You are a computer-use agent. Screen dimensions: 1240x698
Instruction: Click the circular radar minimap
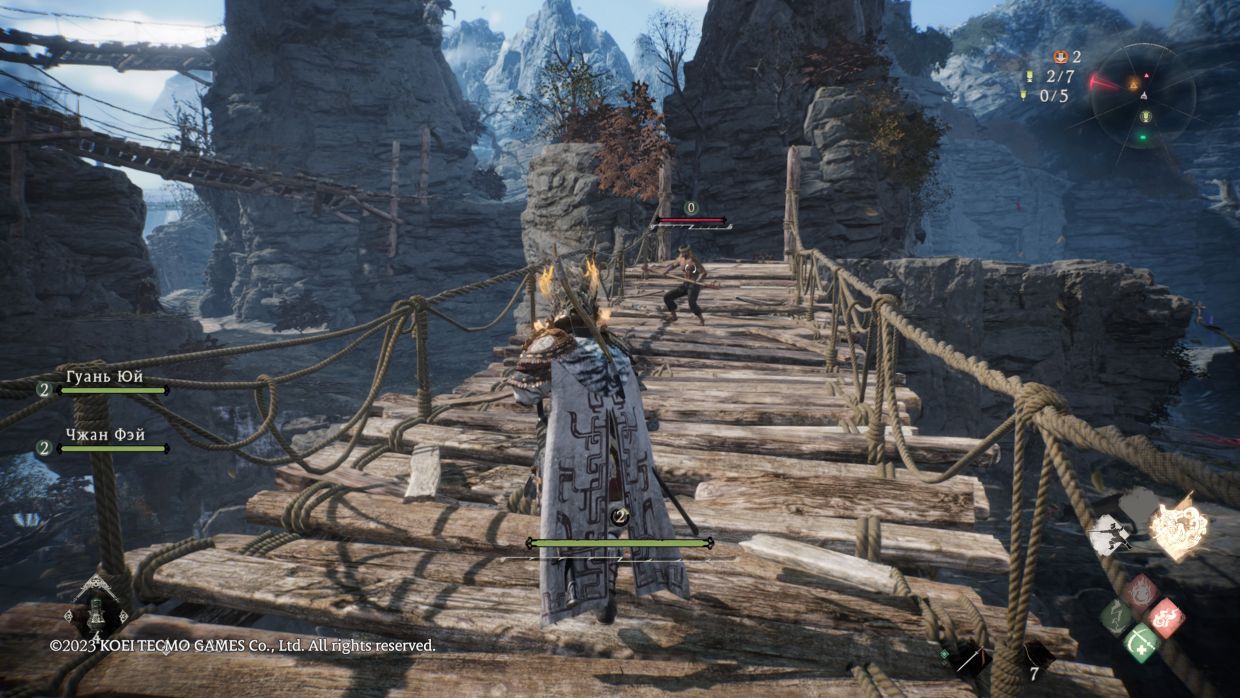coord(1143,94)
